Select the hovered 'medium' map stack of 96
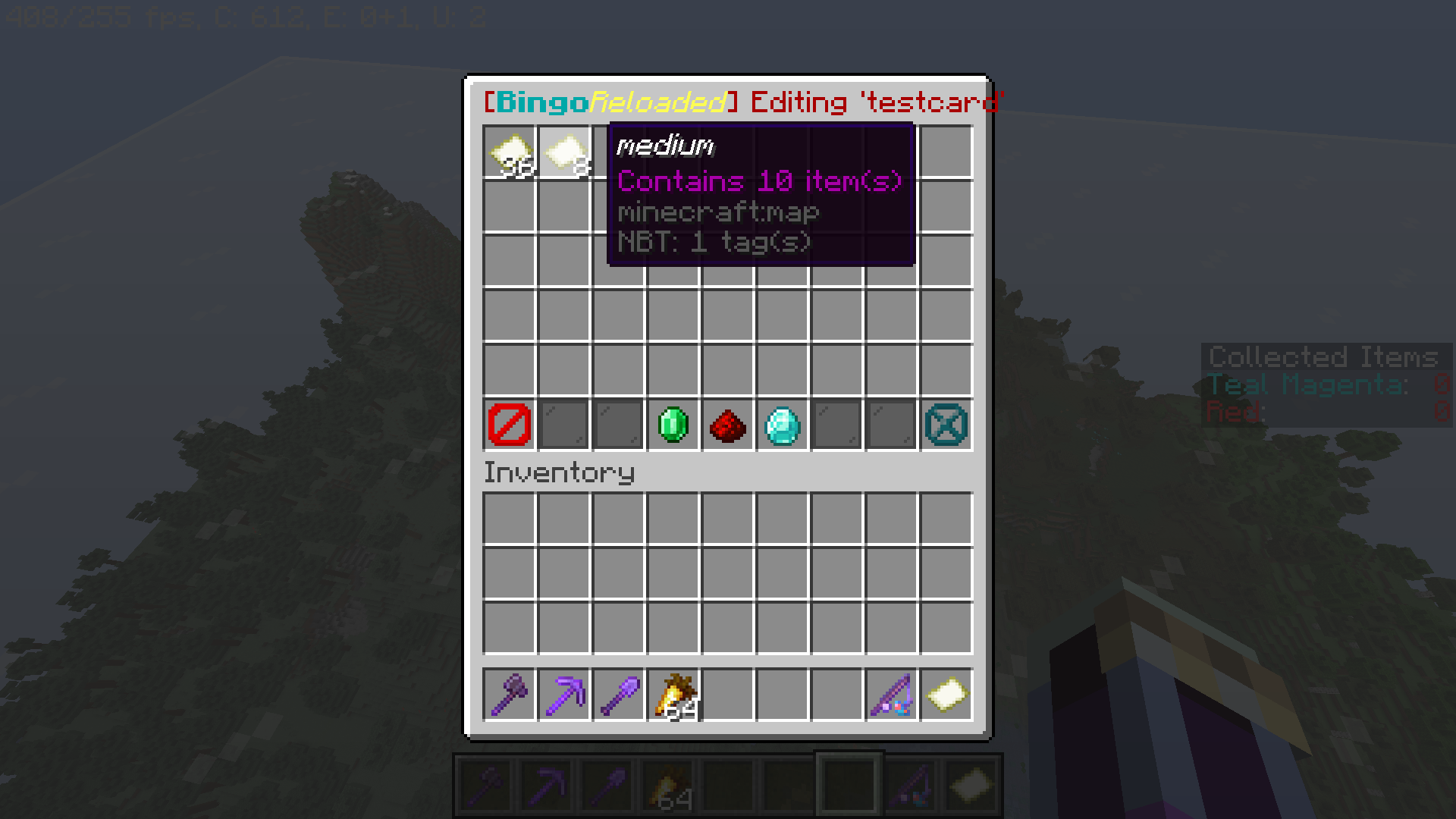This screenshot has height=819, width=1456. tap(509, 154)
